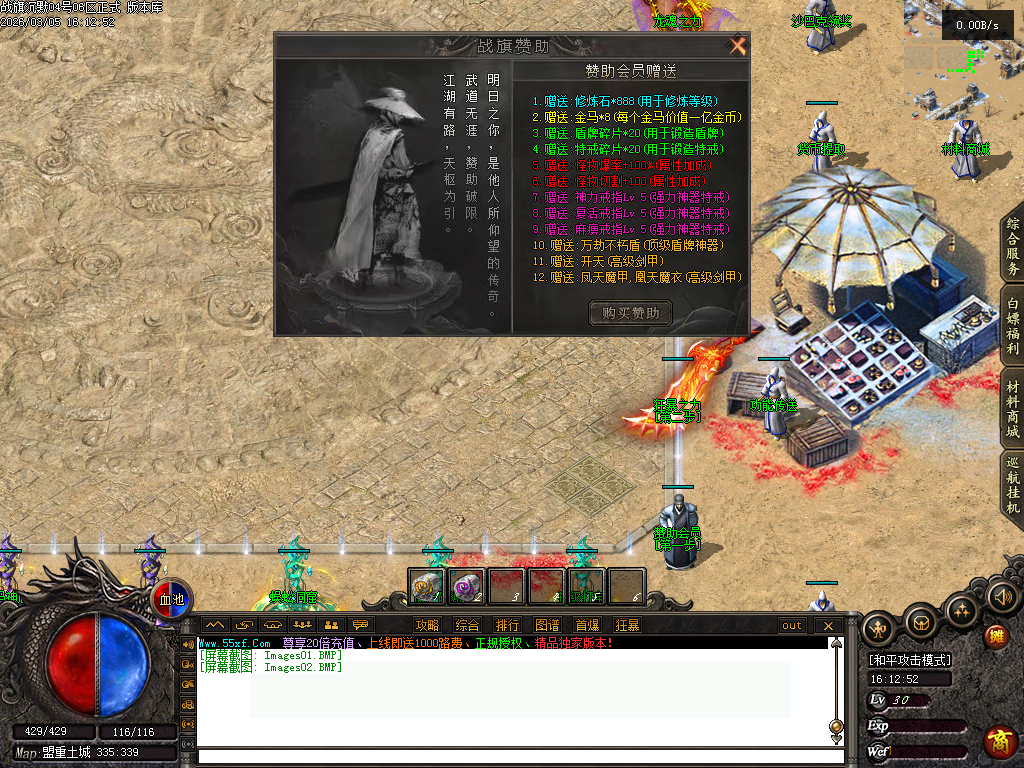The width and height of the screenshot is (1024, 768).
Task: Open the character equipment round icon
Action: (x=879, y=628)
